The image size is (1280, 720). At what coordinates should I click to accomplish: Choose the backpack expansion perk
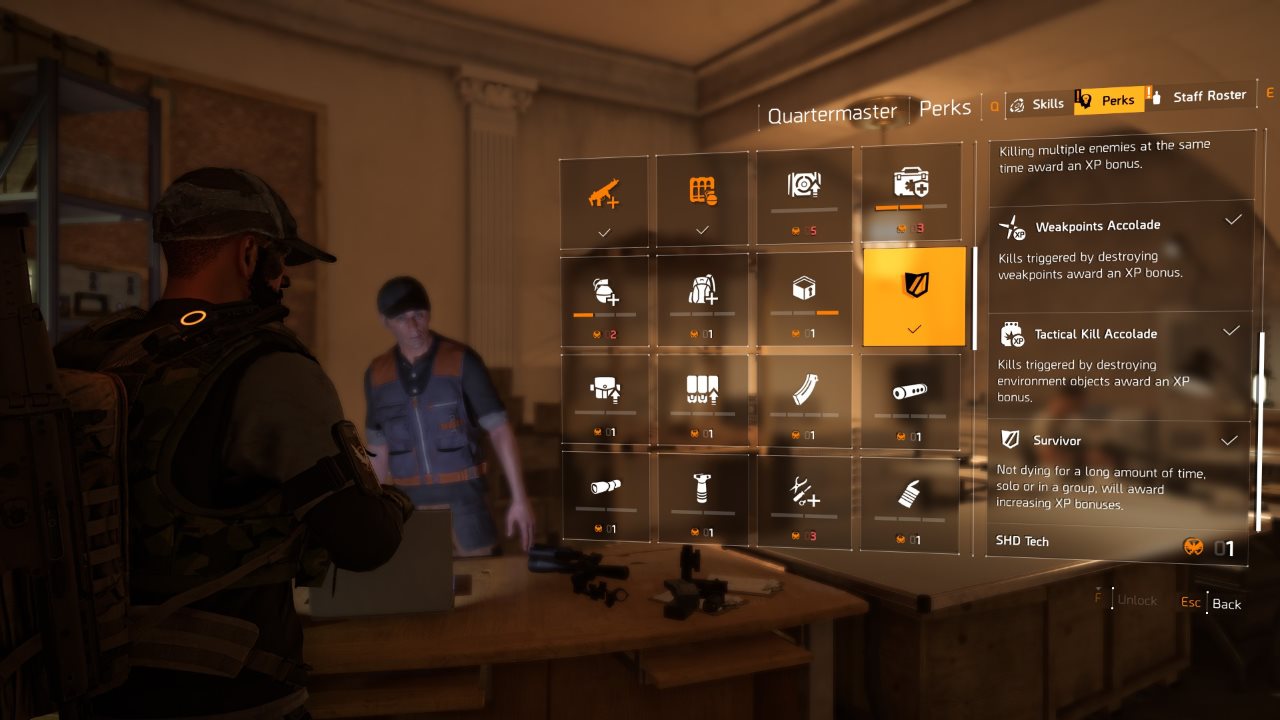pyautogui.click(x=703, y=292)
